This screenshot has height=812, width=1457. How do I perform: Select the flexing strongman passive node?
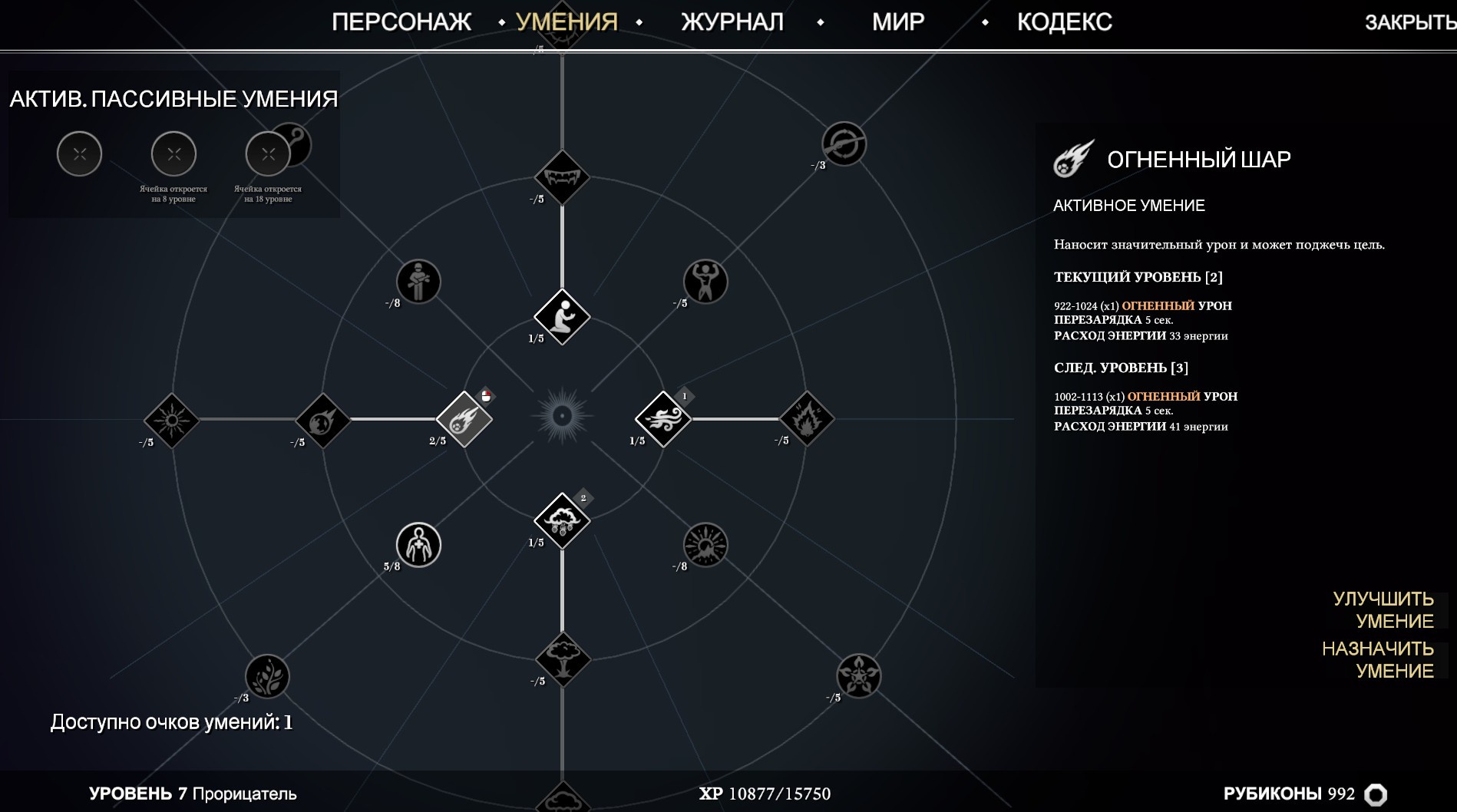point(705,282)
